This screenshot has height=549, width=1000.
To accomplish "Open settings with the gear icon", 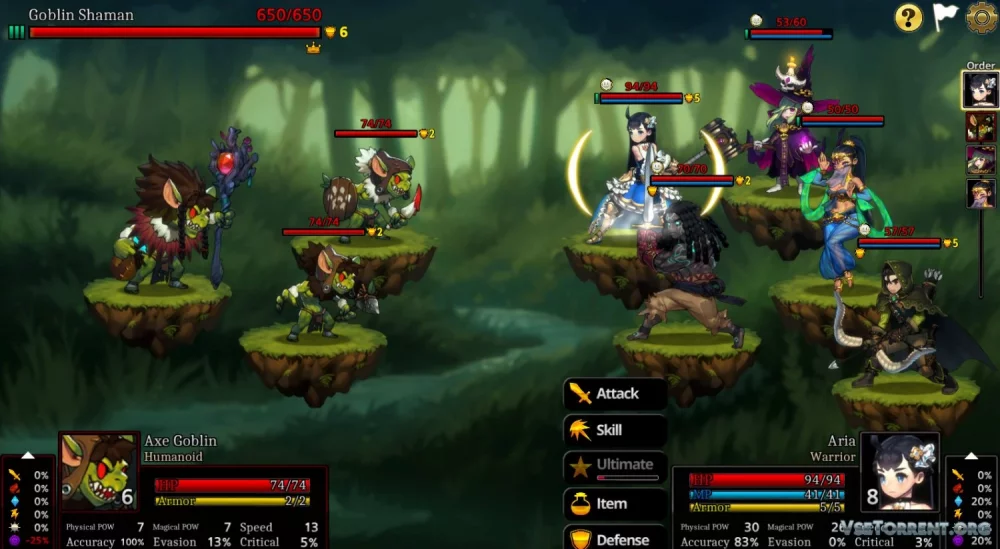I will point(981,17).
